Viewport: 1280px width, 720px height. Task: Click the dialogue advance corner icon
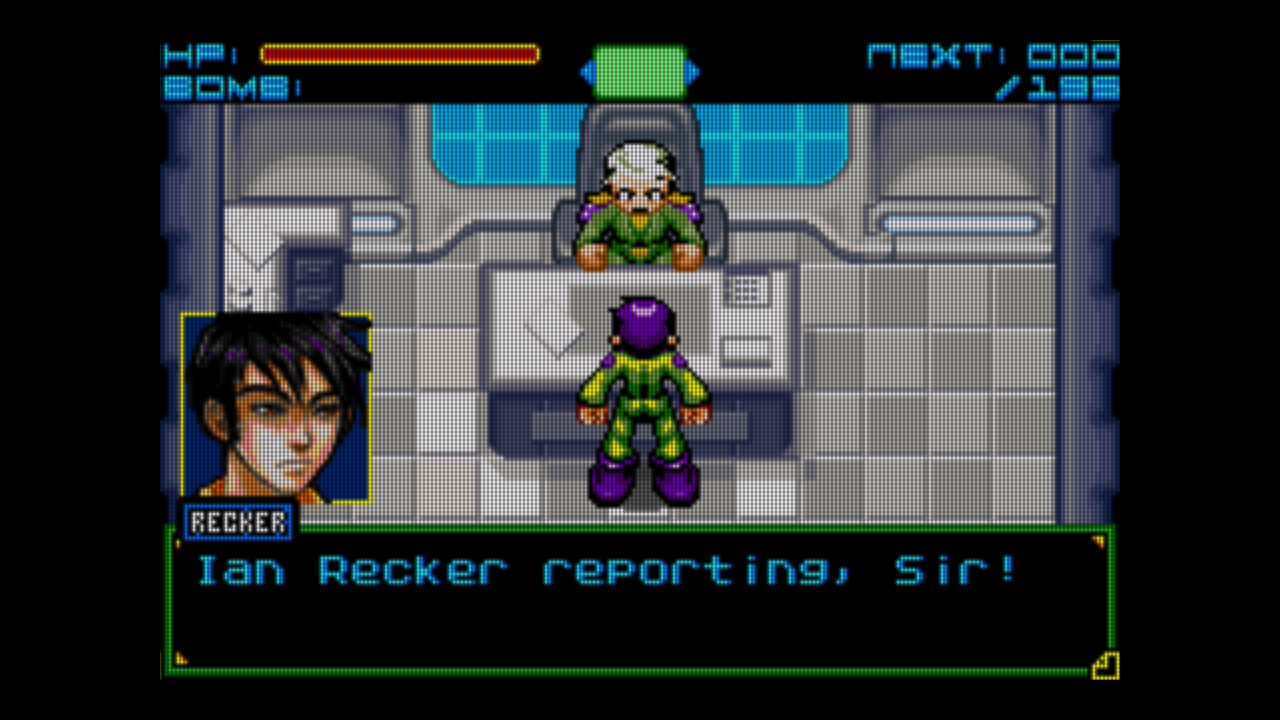coord(1105,665)
